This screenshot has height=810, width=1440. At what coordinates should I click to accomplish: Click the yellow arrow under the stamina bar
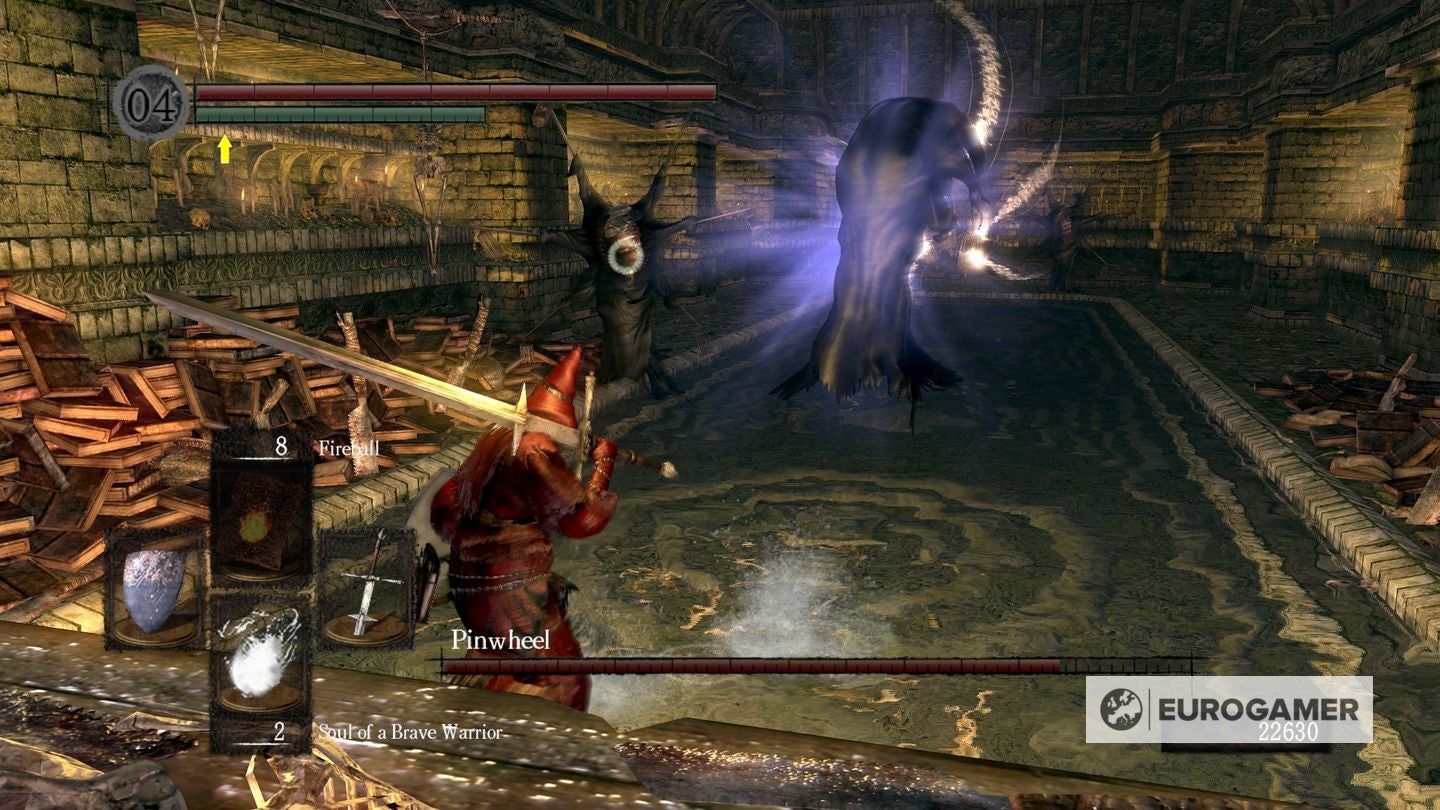pos(225,148)
